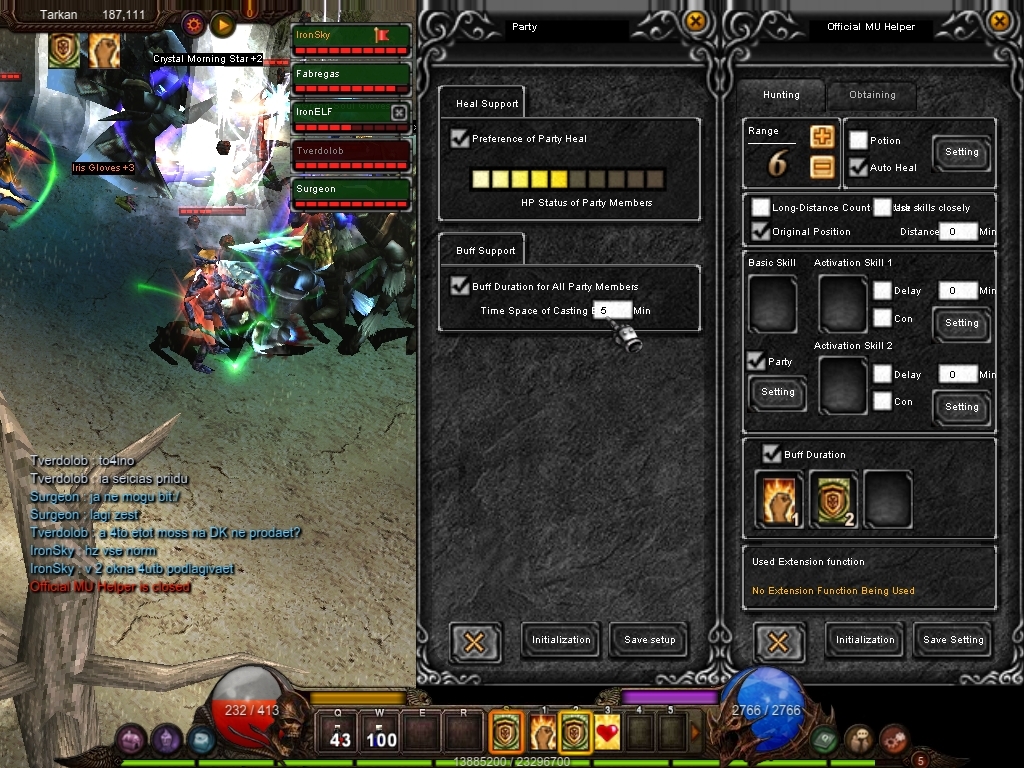
Task: Toggle Buff Duration for All Party Members
Action: [460, 286]
